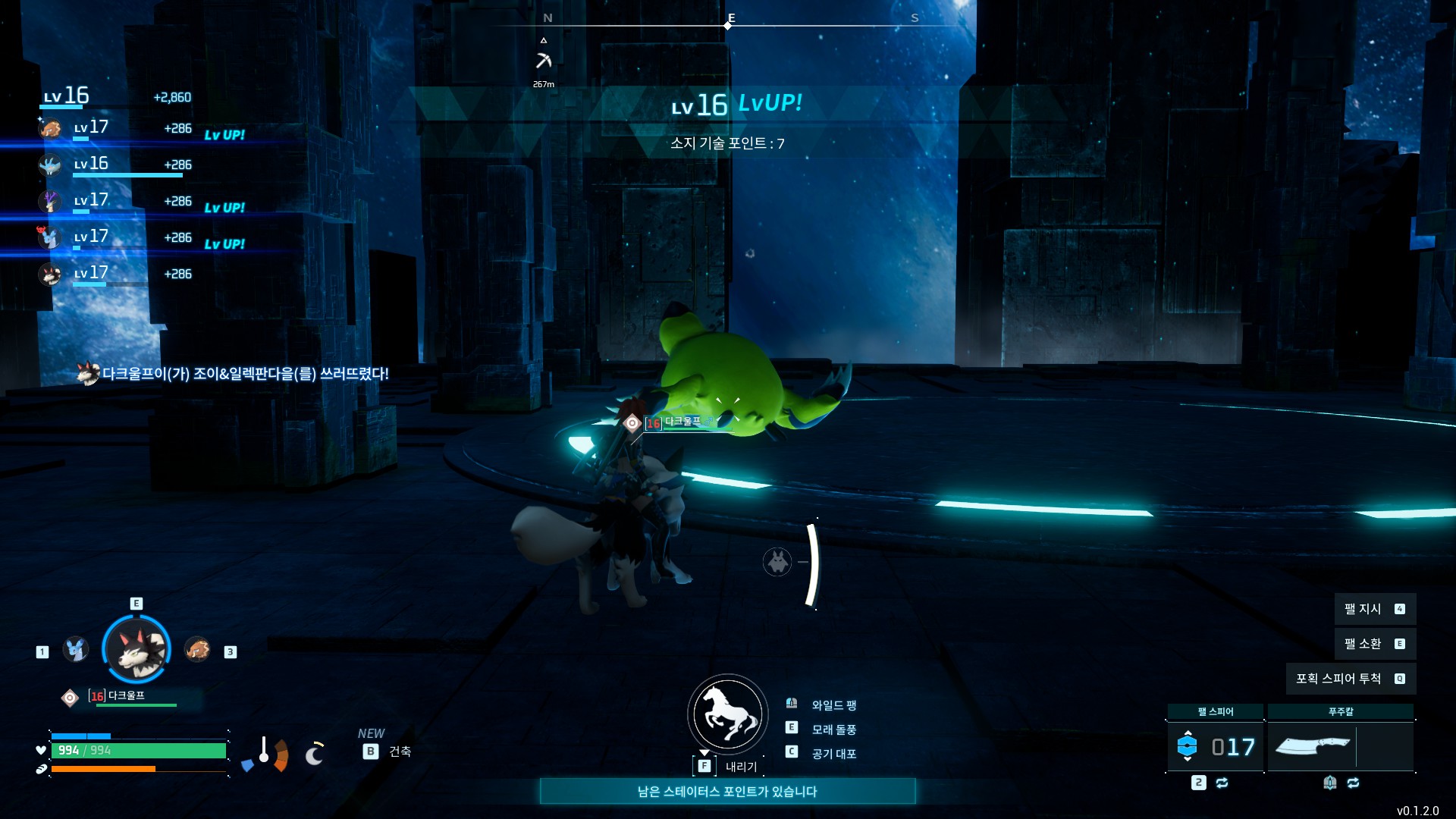
Task: Select the 푸주칼 cleaver weapon slot
Action: [1313, 746]
